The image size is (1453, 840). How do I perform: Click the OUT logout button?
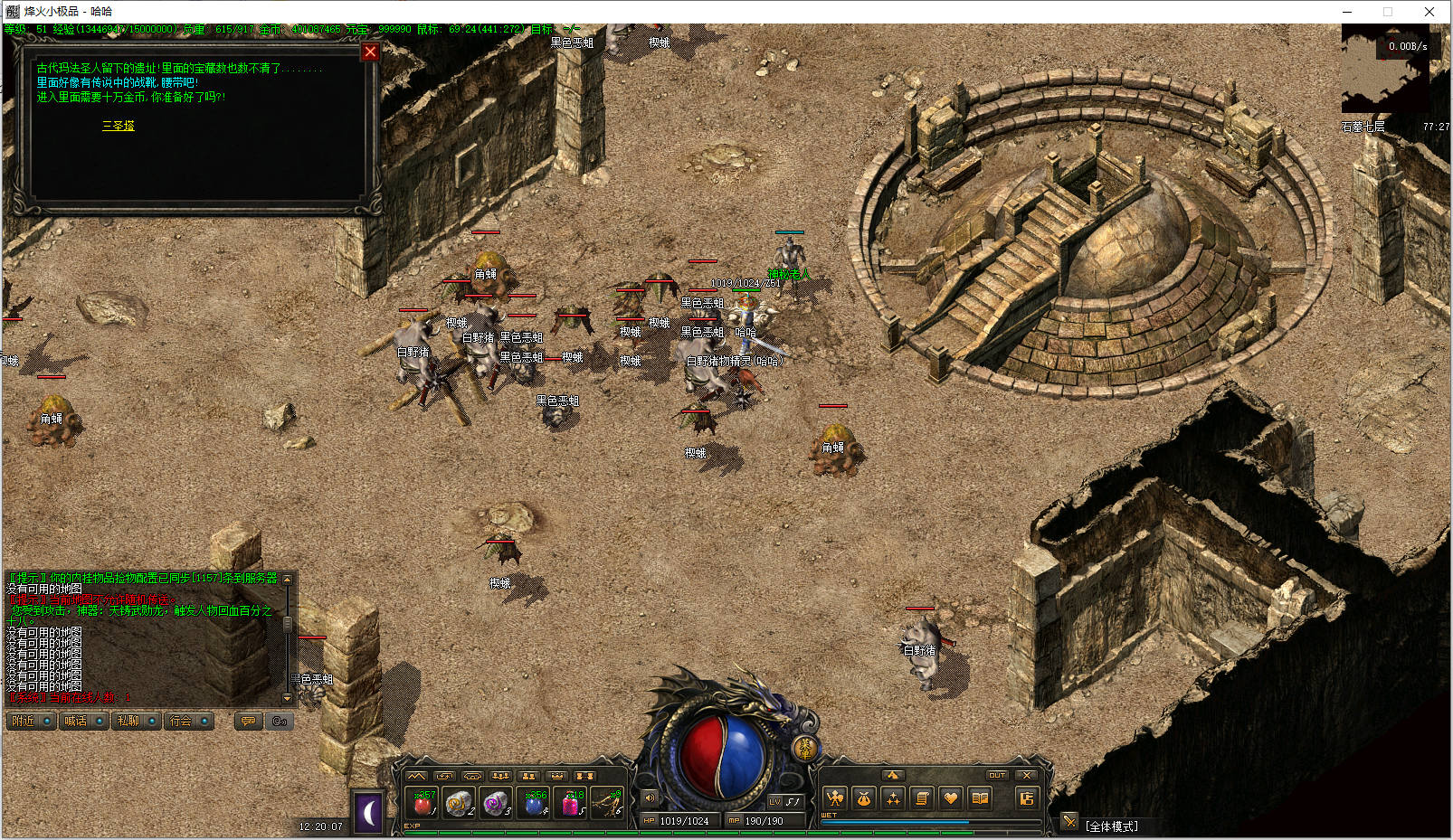click(997, 775)
